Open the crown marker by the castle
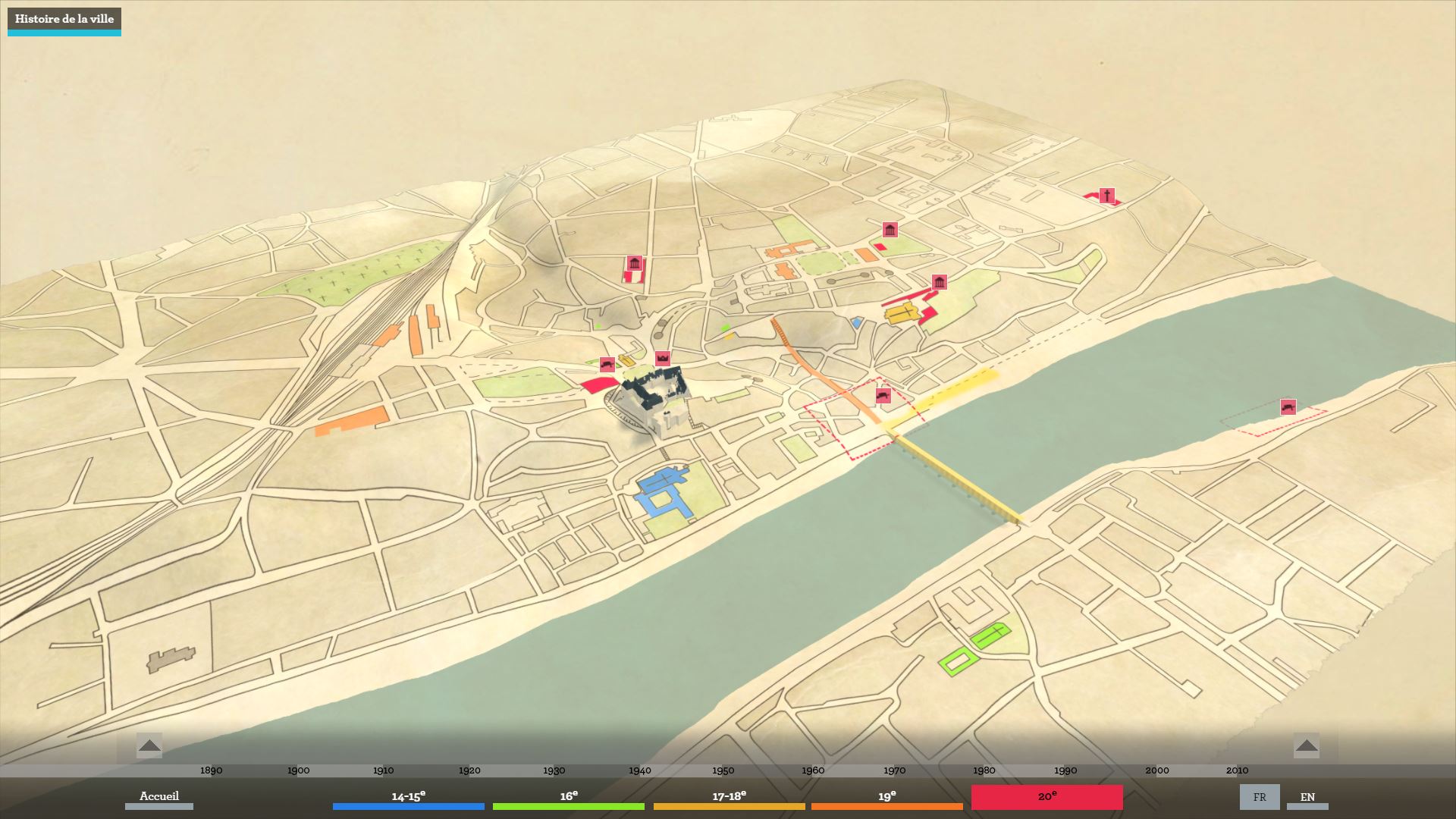The width and height of the screenshot is (1456, 819). 663,358
